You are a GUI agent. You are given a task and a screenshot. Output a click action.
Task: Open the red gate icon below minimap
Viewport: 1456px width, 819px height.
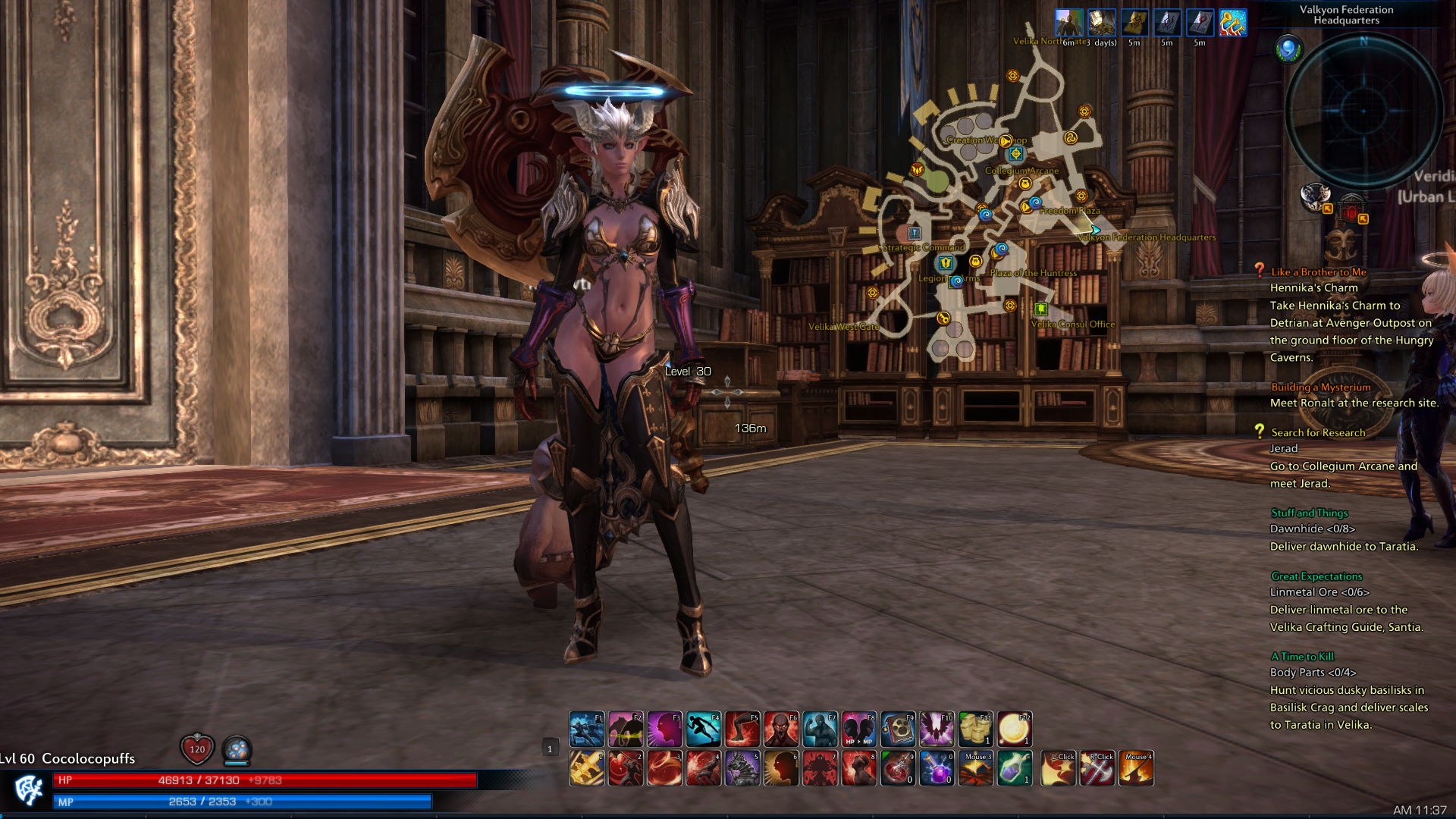(1351, 210)
